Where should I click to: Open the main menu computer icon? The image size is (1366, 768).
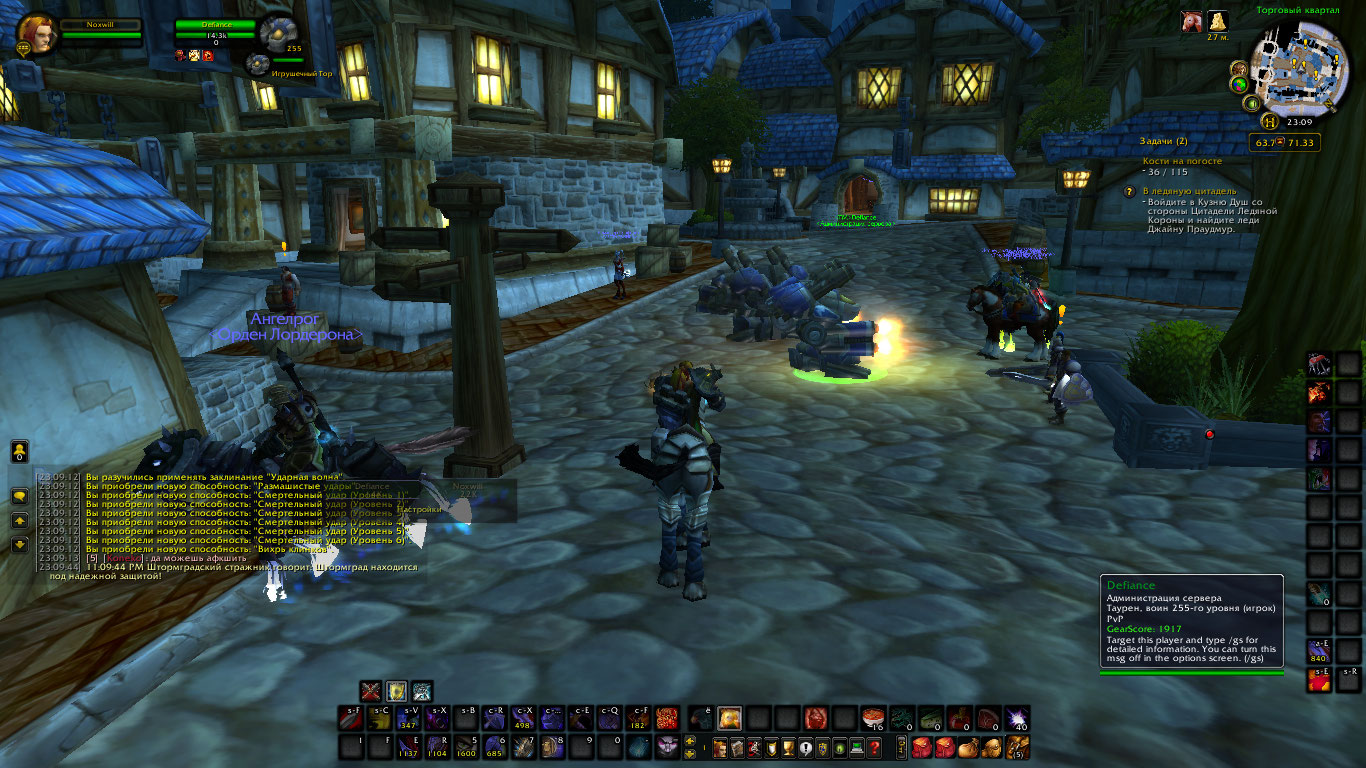(858, 748)
